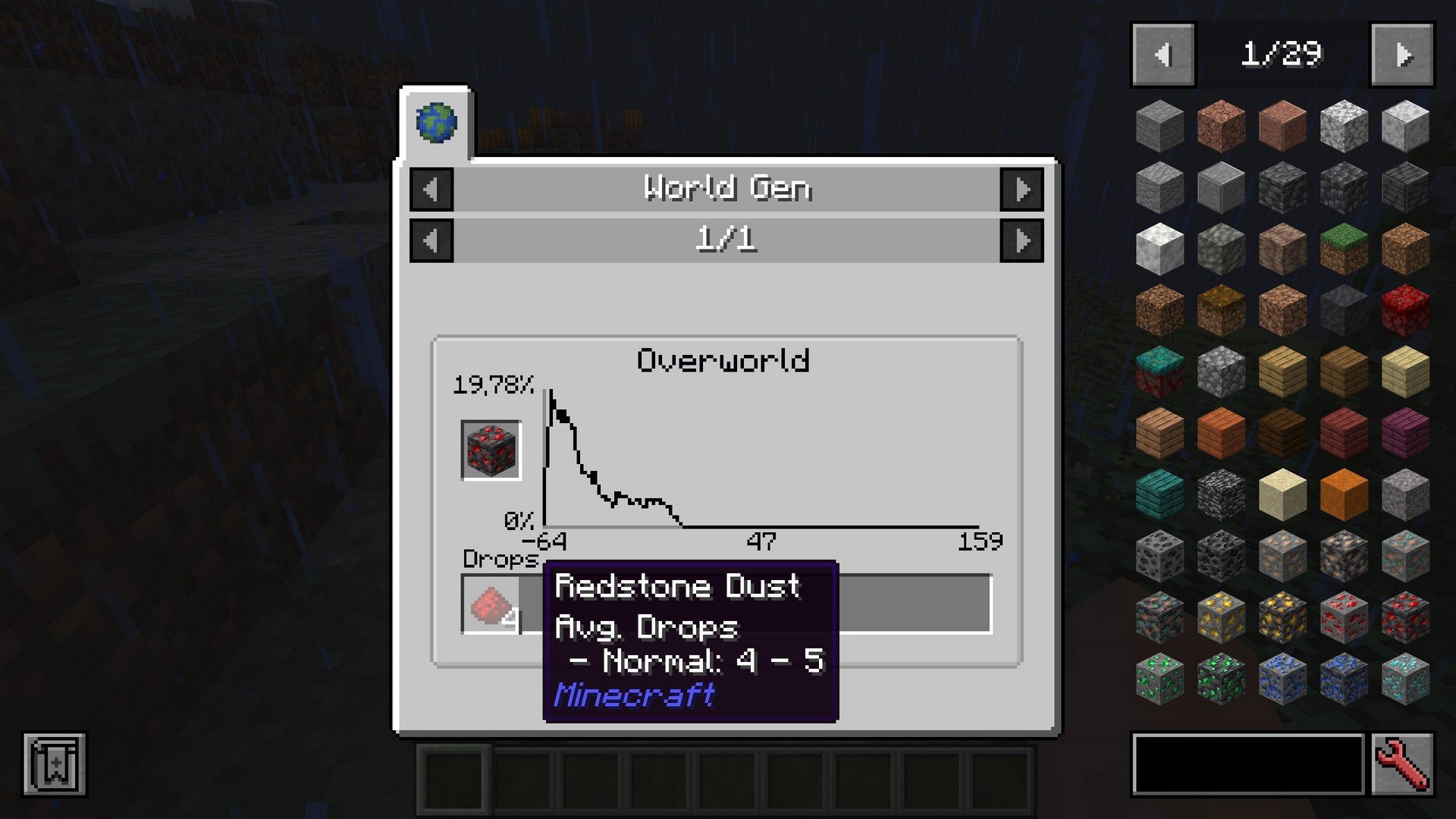Image resolution: width=1456 pixels, height=819 pixels.
Task: Select the Redstone Dust drop slot
Action: pyautogui.click(x=491, y=604)
